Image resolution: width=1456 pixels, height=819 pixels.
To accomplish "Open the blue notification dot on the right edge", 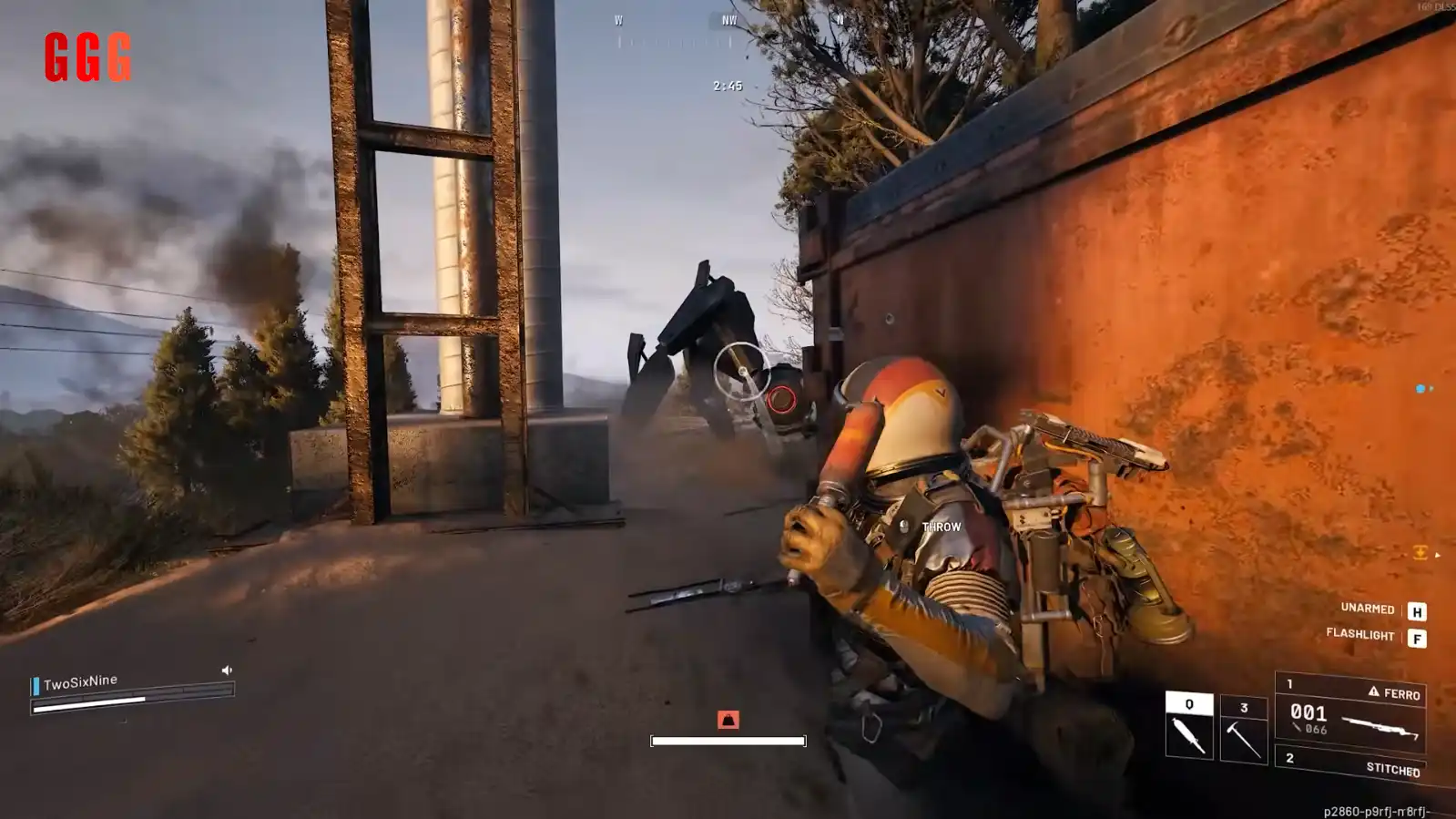I will [x=1419, y=386].
